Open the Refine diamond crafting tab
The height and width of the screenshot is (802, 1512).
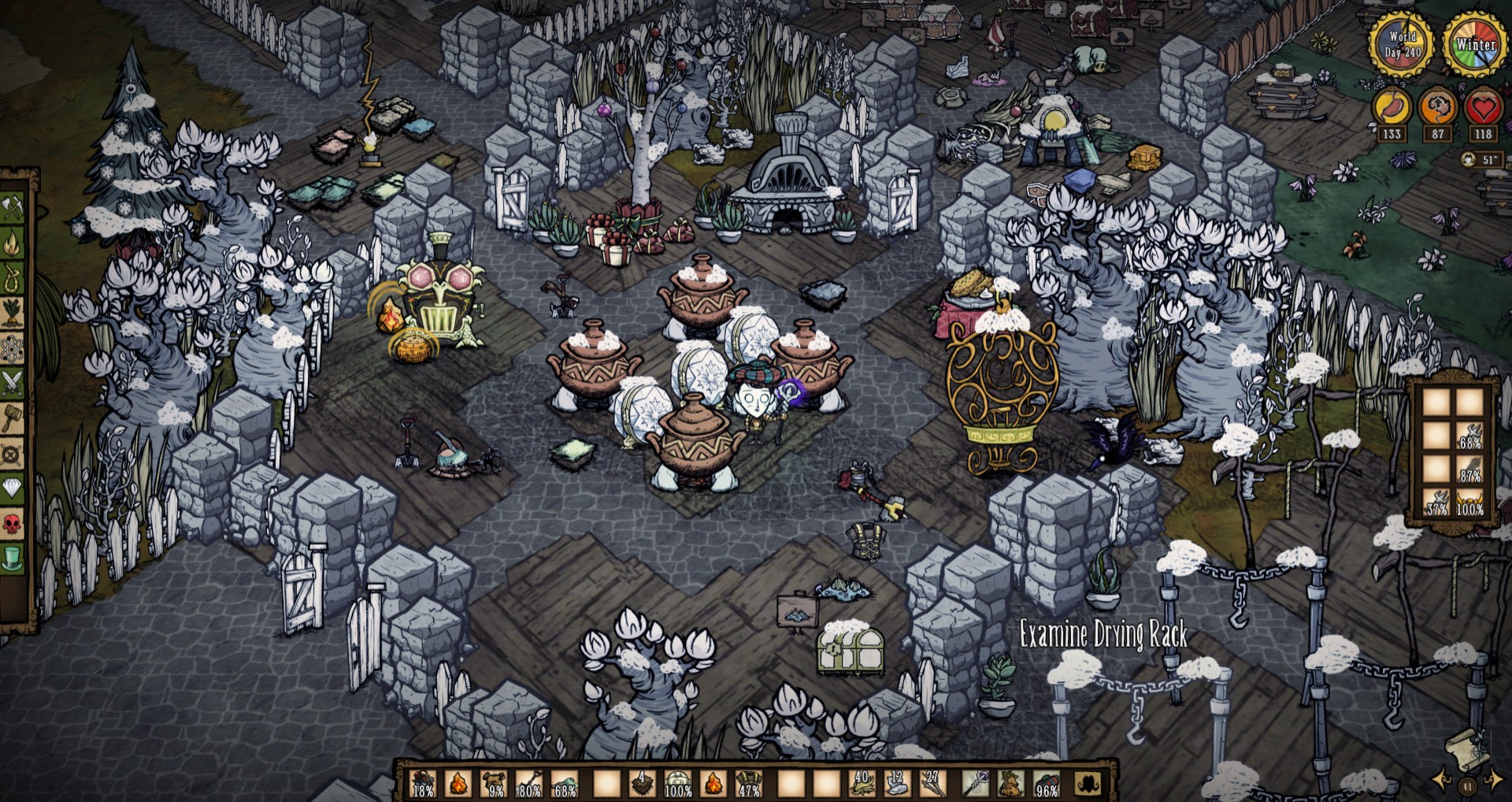pyautogui.click(x=13, y=488)
